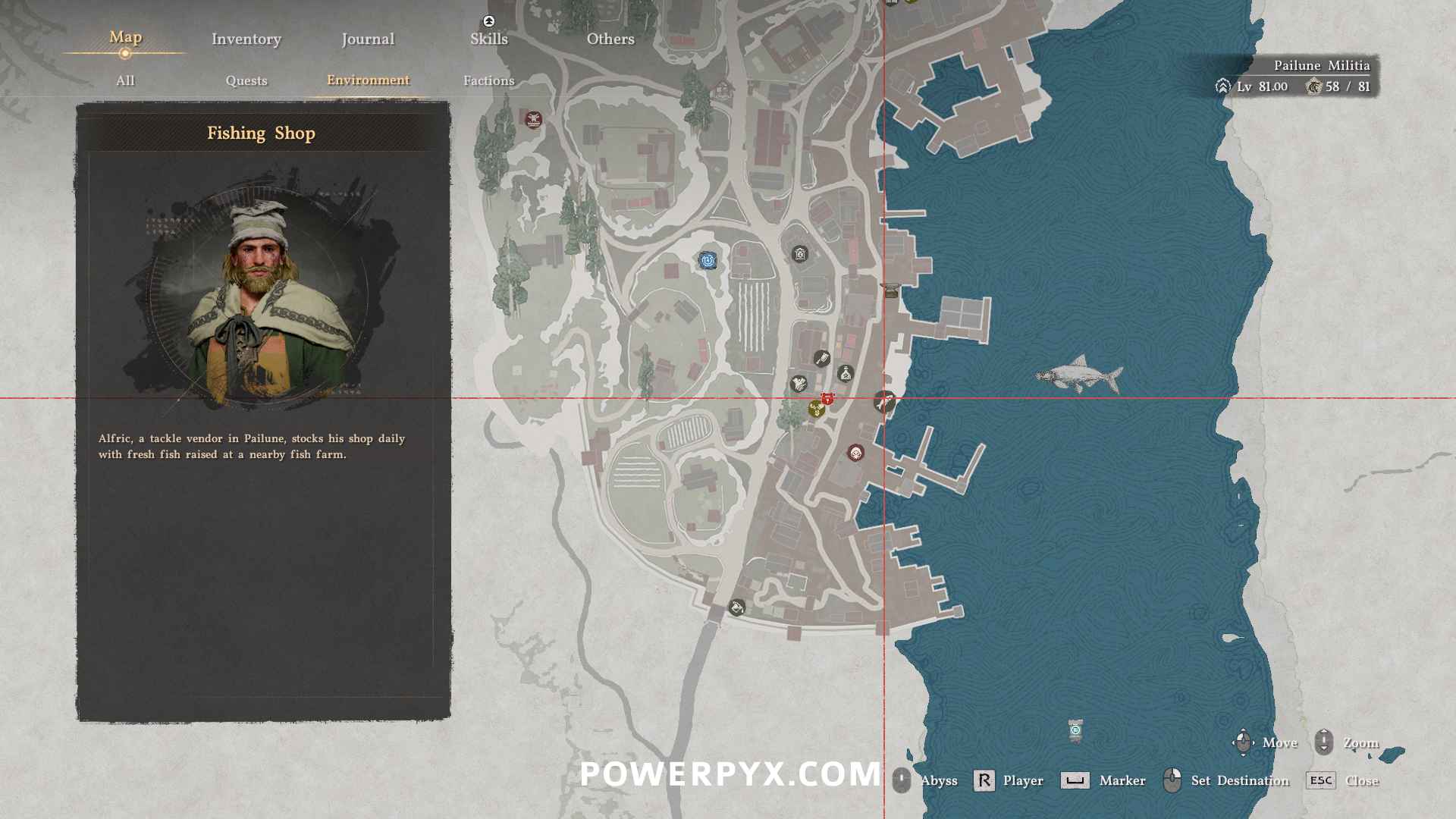Click the potion flask shop marker
The width and height of the screenshot is (1456, 819).
tap(845, 373)
